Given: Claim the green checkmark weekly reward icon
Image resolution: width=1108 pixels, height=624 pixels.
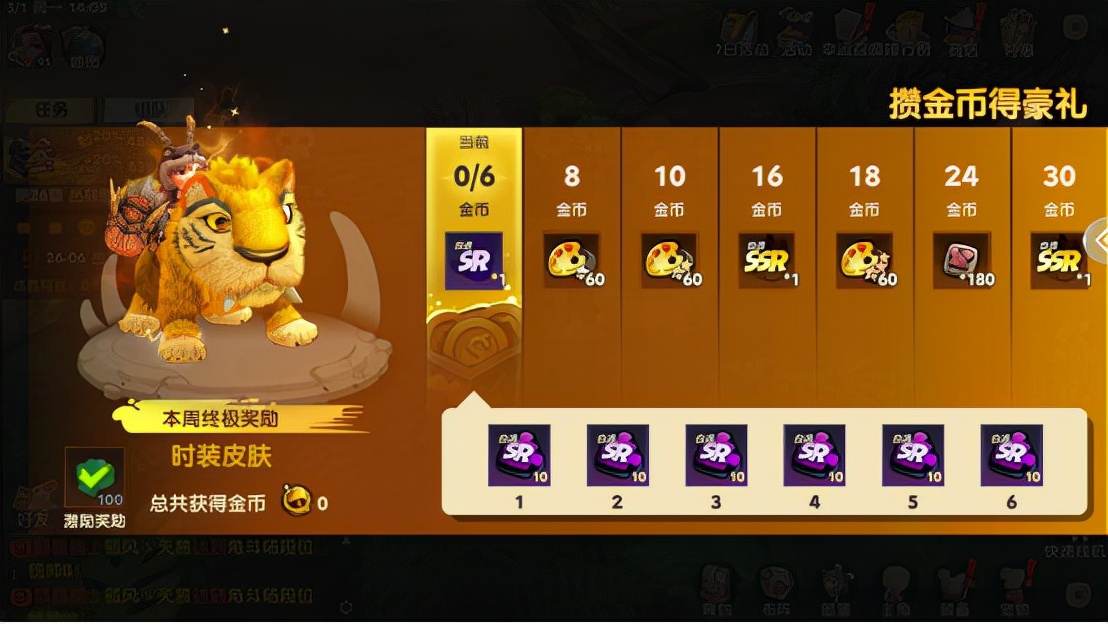Looking at the screenshot, I should 94,478.
